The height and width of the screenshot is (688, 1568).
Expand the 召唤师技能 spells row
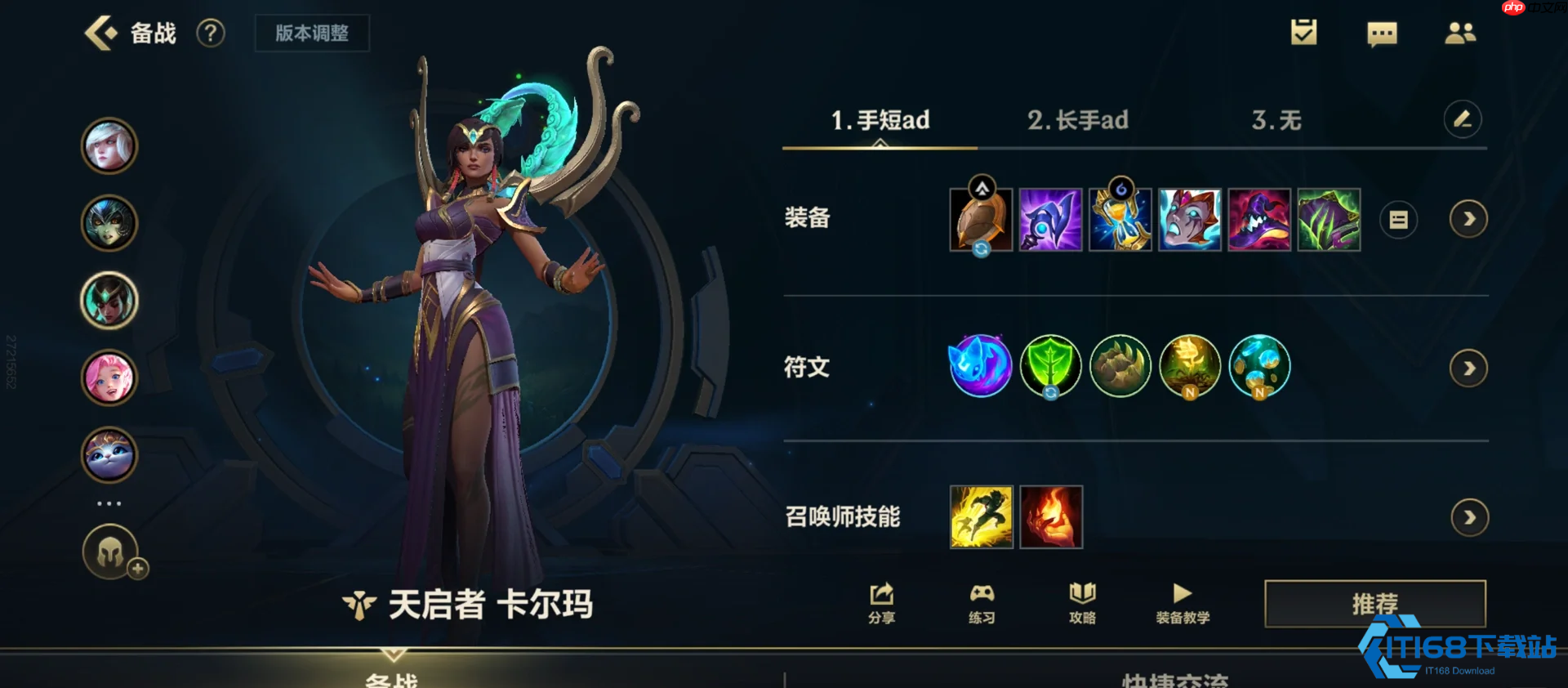coord(1468,516)
